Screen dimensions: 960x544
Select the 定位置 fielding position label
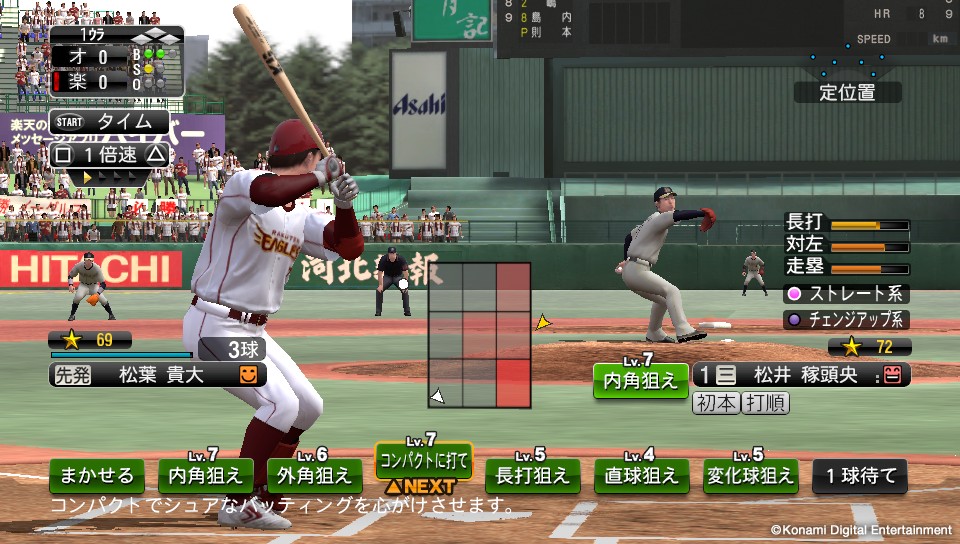[847, 92]
